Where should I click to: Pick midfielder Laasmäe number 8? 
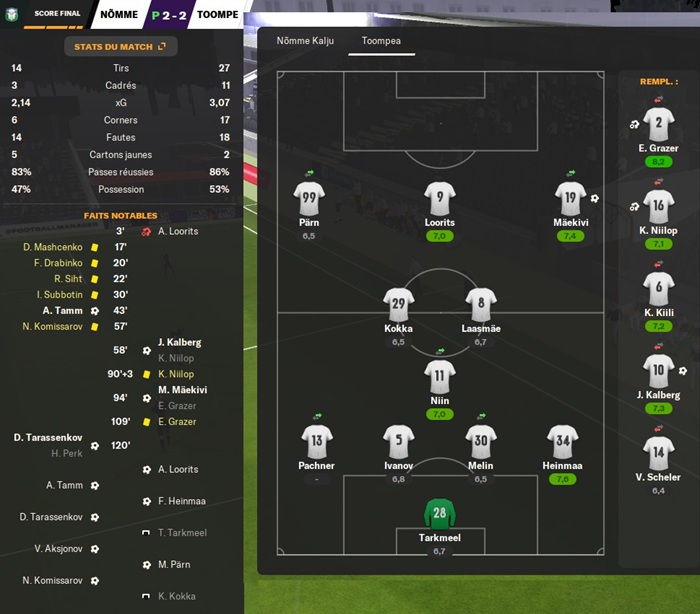[480, 304]
